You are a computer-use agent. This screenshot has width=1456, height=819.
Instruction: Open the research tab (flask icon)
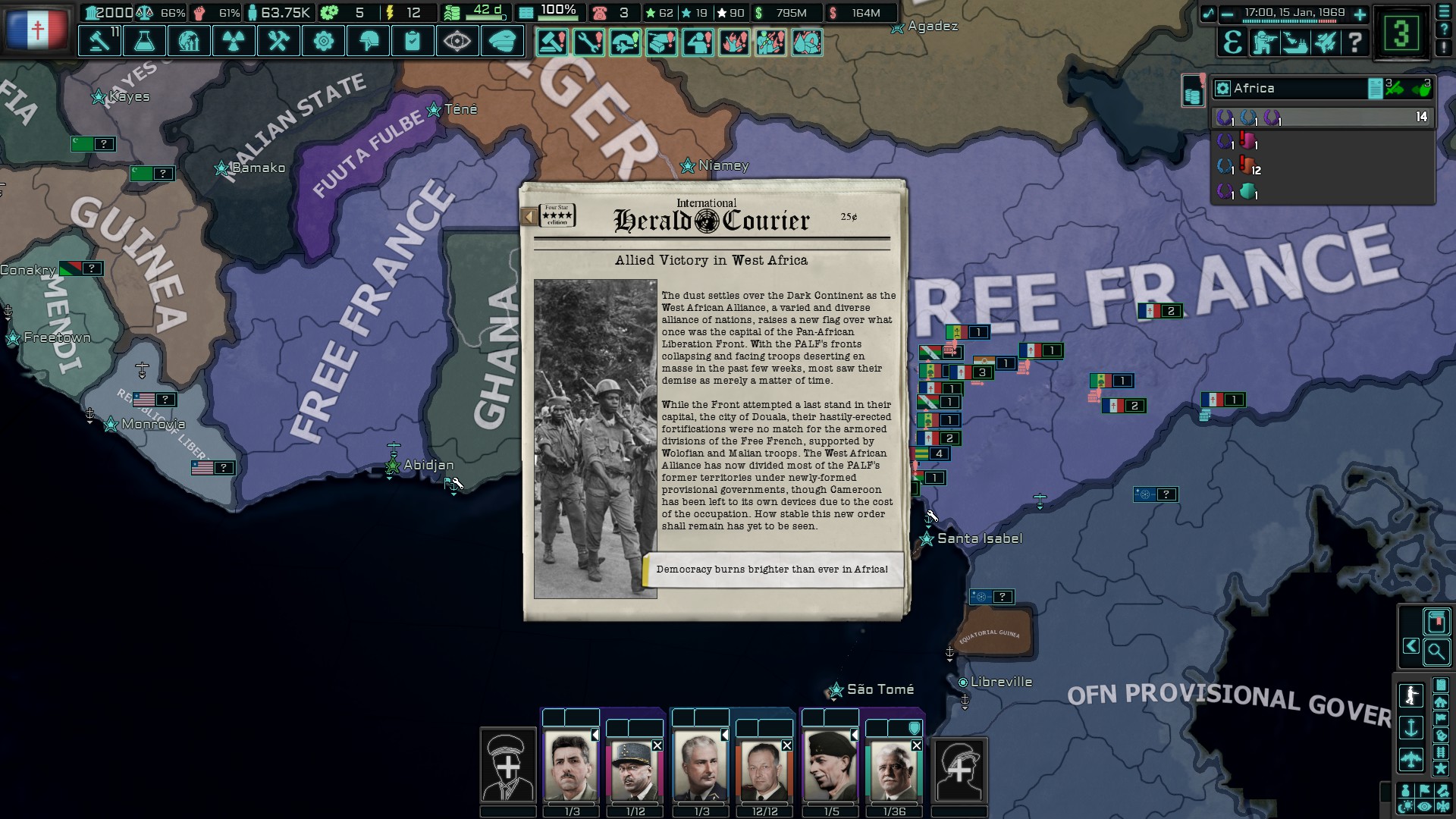(x=143, y=41)
